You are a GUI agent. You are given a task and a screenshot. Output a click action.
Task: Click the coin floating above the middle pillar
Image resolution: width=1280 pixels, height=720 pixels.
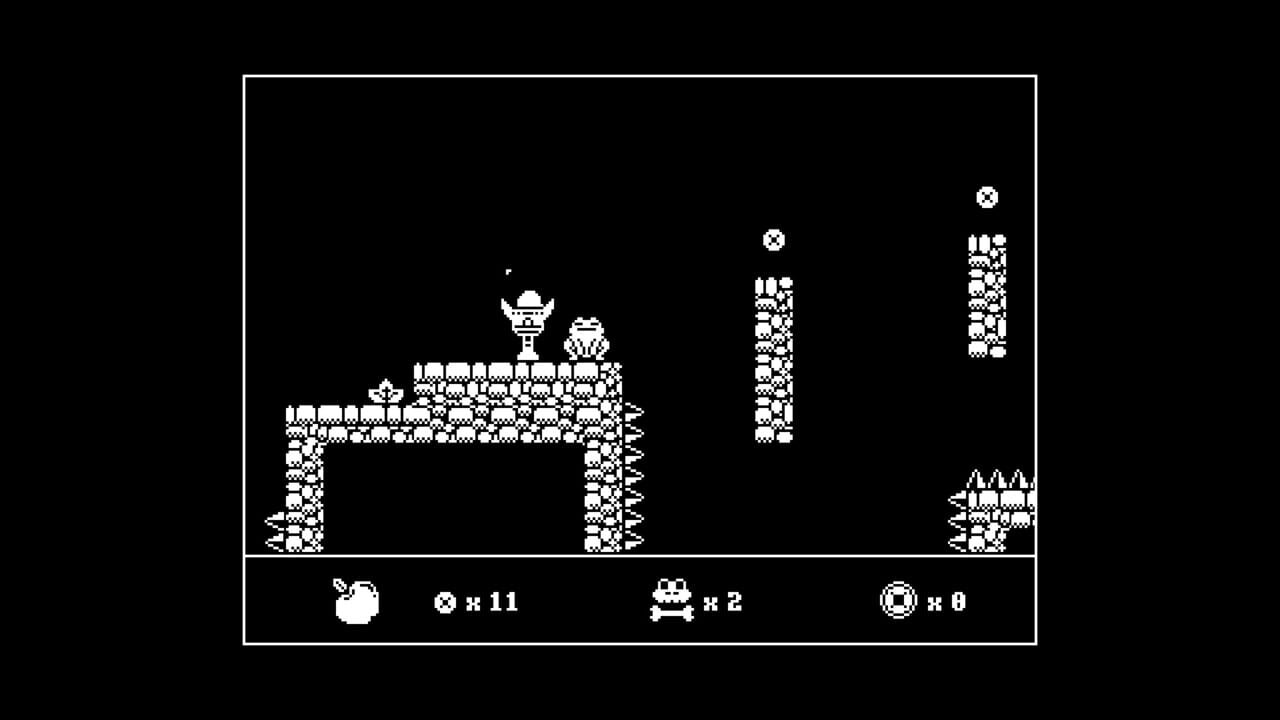click(773, 240)
